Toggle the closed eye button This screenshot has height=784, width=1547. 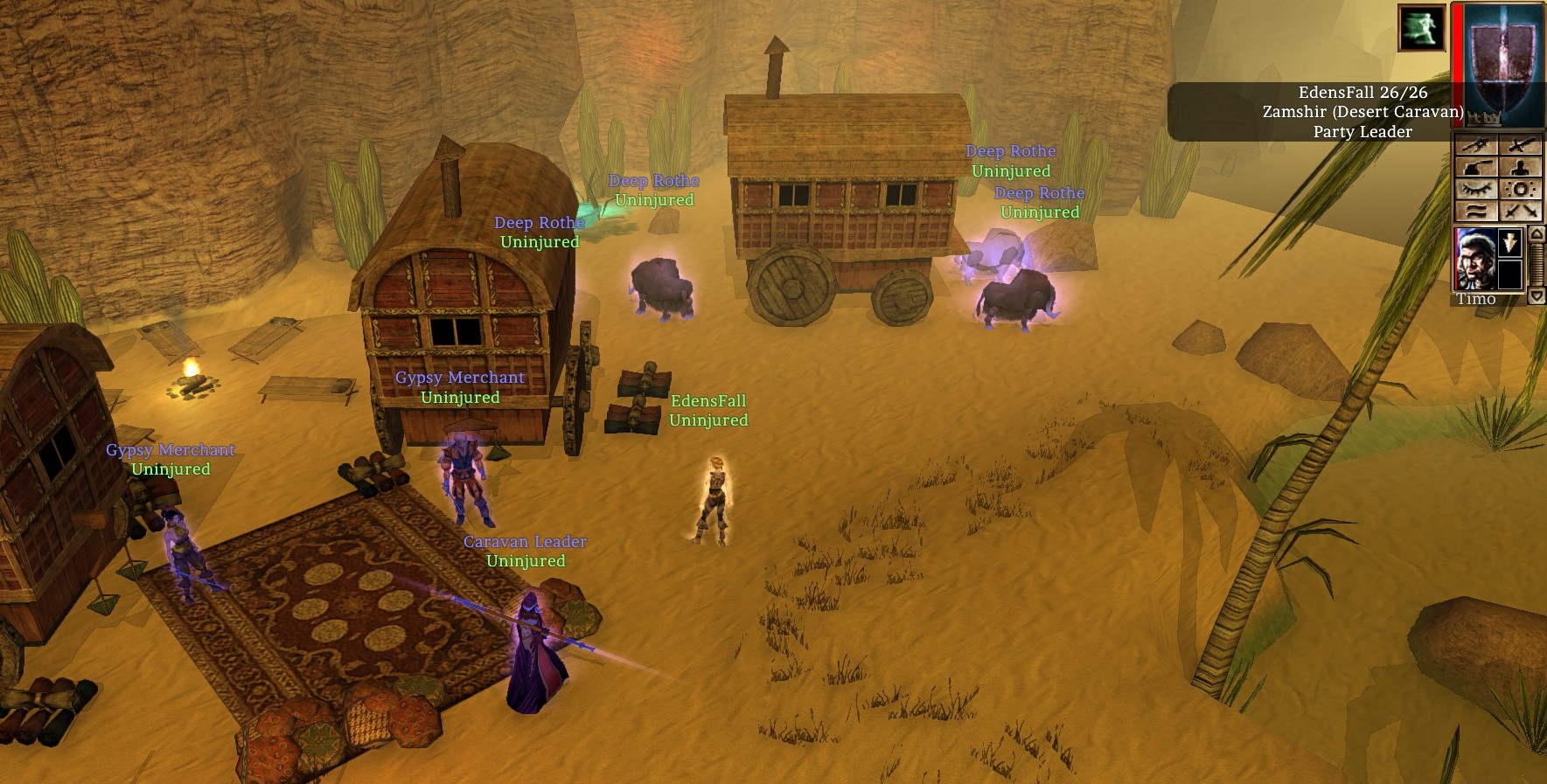(x=1474, y=189)
